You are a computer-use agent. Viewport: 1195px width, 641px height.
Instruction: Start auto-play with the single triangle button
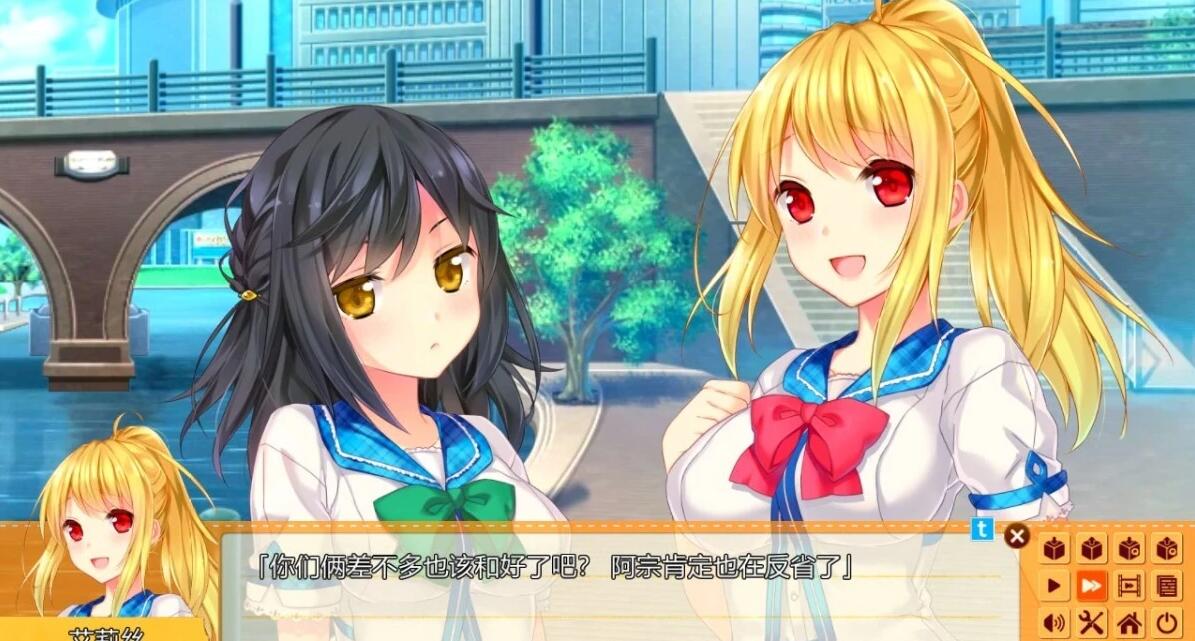[1055, 585]
